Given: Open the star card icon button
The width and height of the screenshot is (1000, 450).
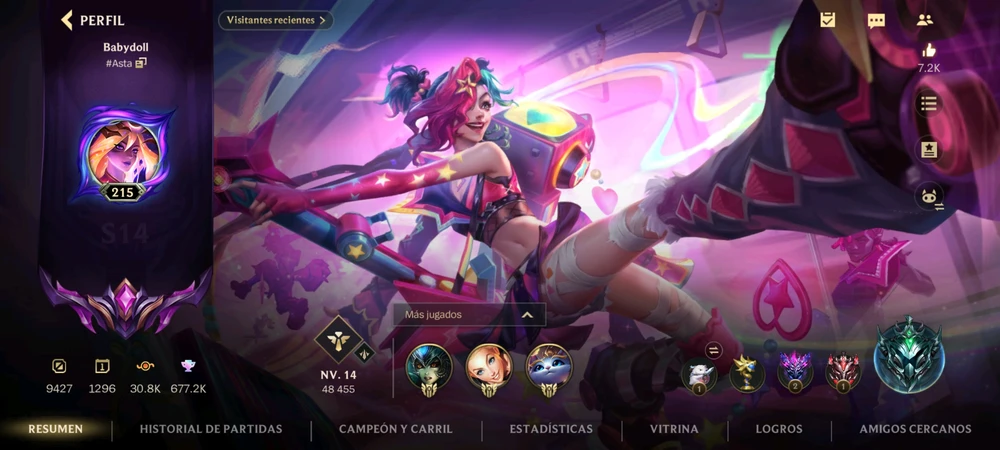Looking at the screenshot, I should pyautogui.click(x=929, y=149).
